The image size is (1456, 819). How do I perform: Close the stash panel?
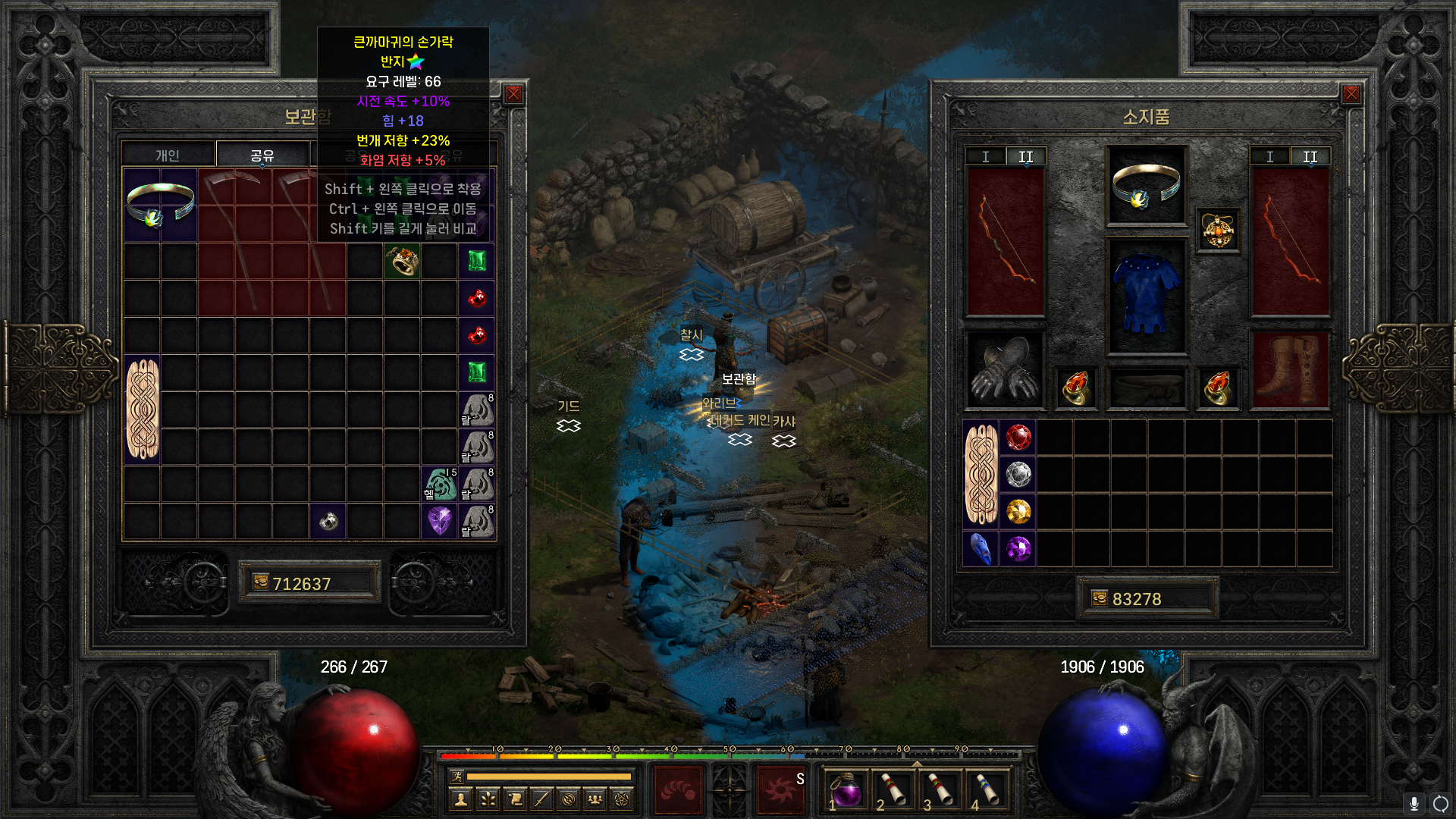(x=513, y=94)
